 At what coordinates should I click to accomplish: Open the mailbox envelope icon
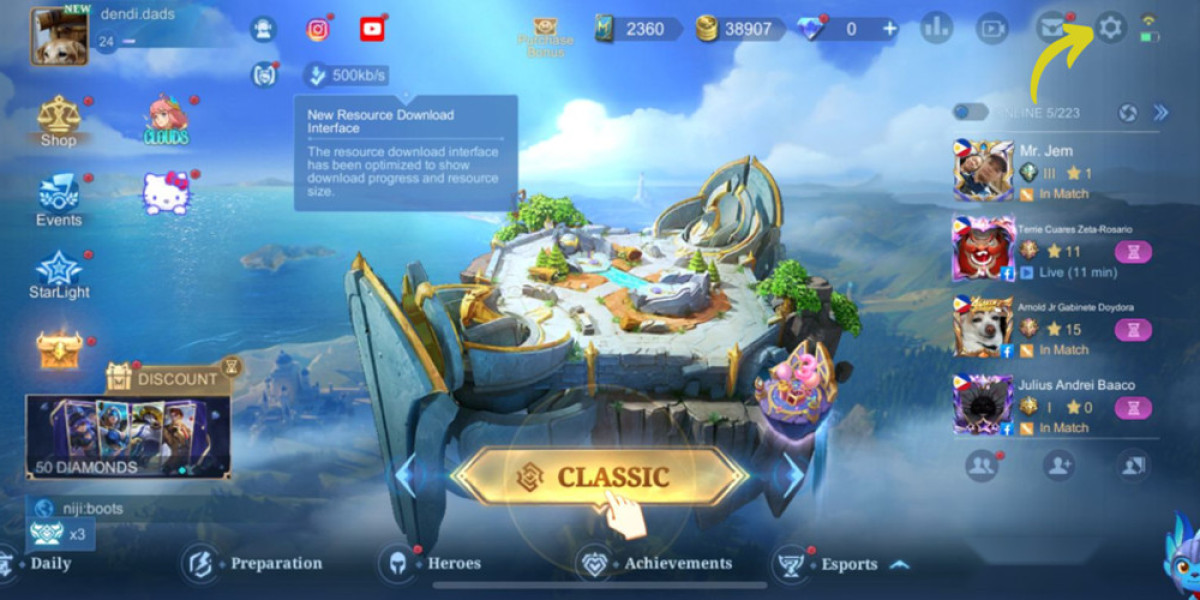point(1051,28)
